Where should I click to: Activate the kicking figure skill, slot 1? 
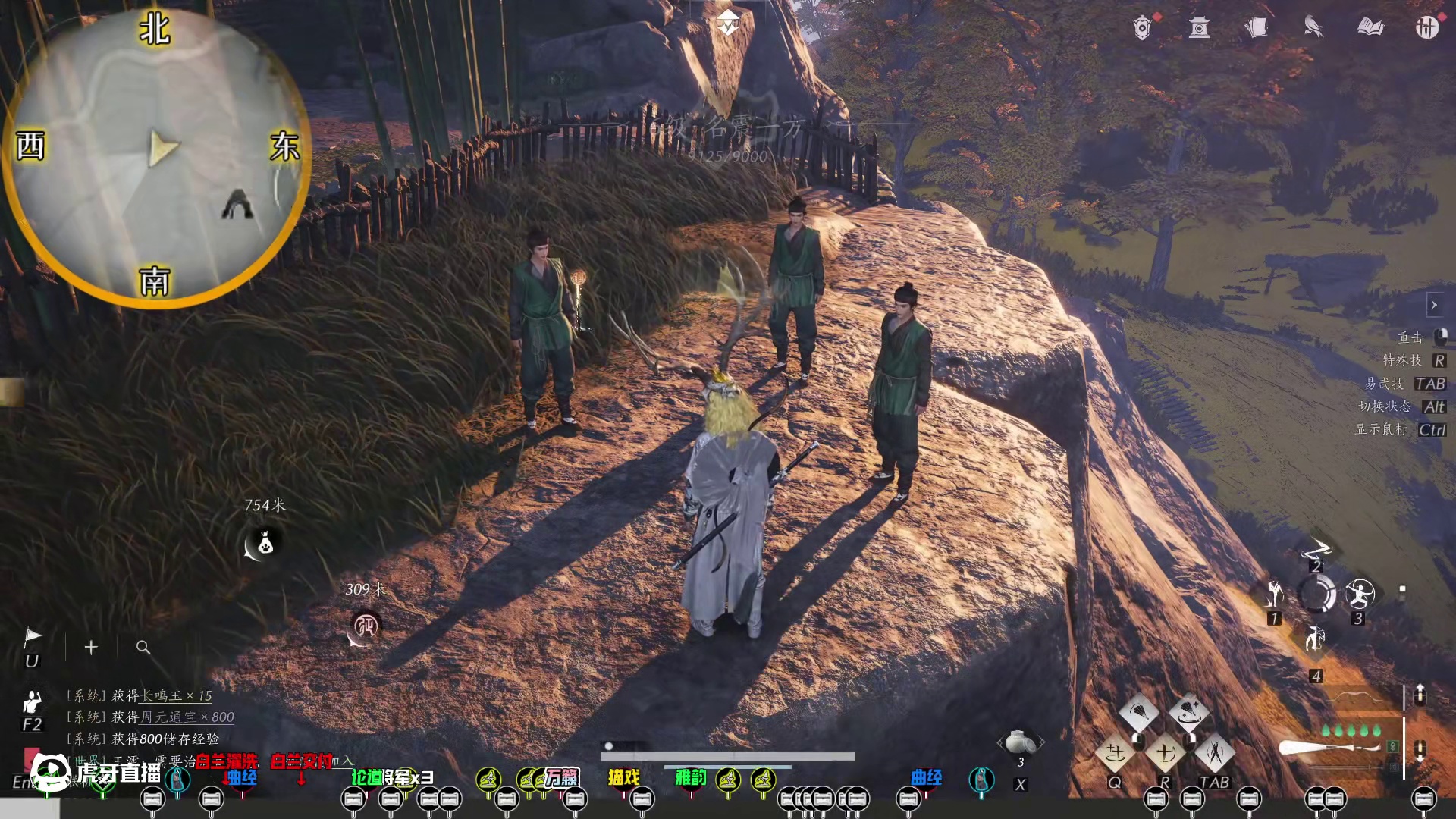tap(1275, 595)
